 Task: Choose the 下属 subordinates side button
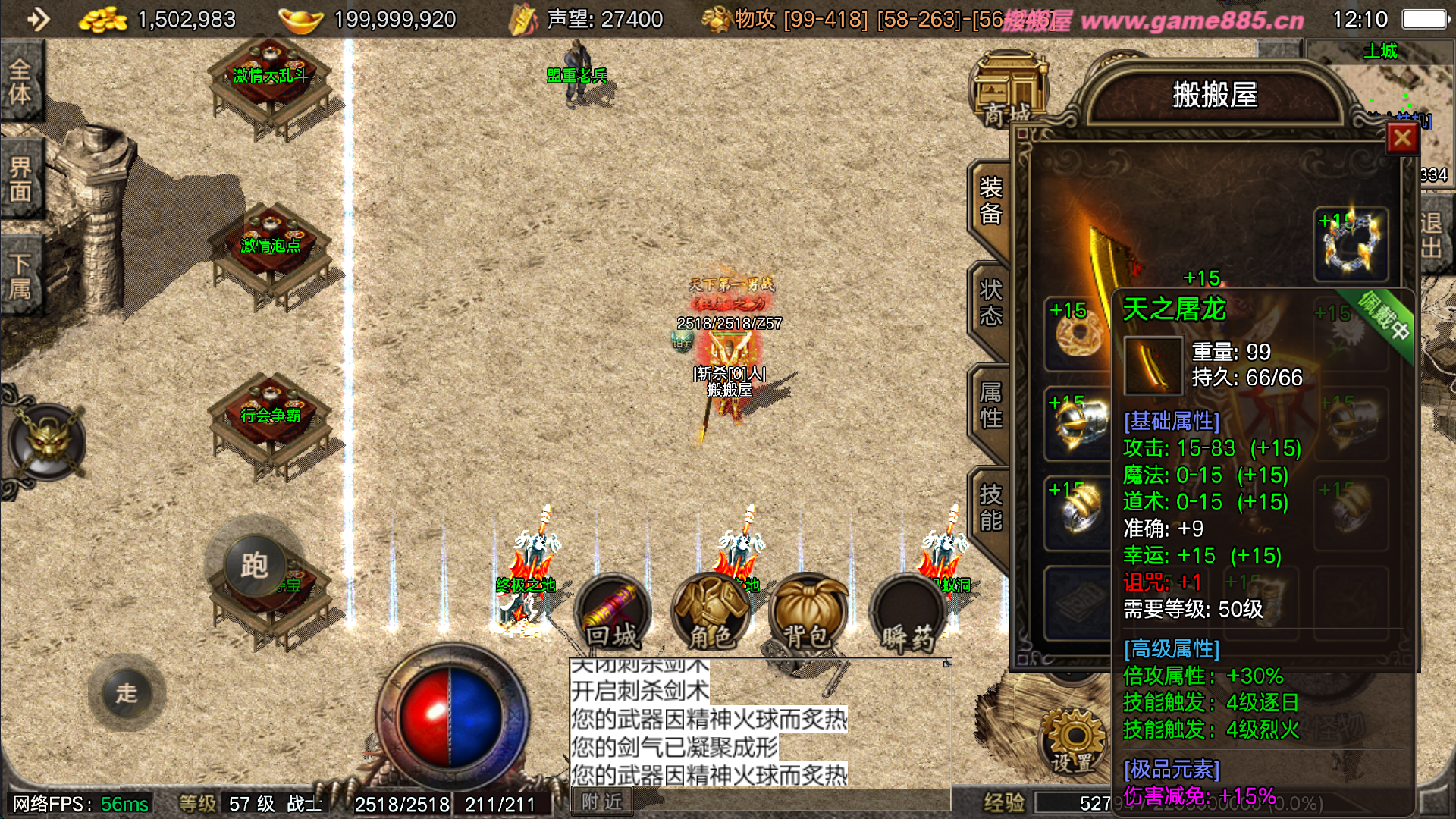(x=20, y=276)
